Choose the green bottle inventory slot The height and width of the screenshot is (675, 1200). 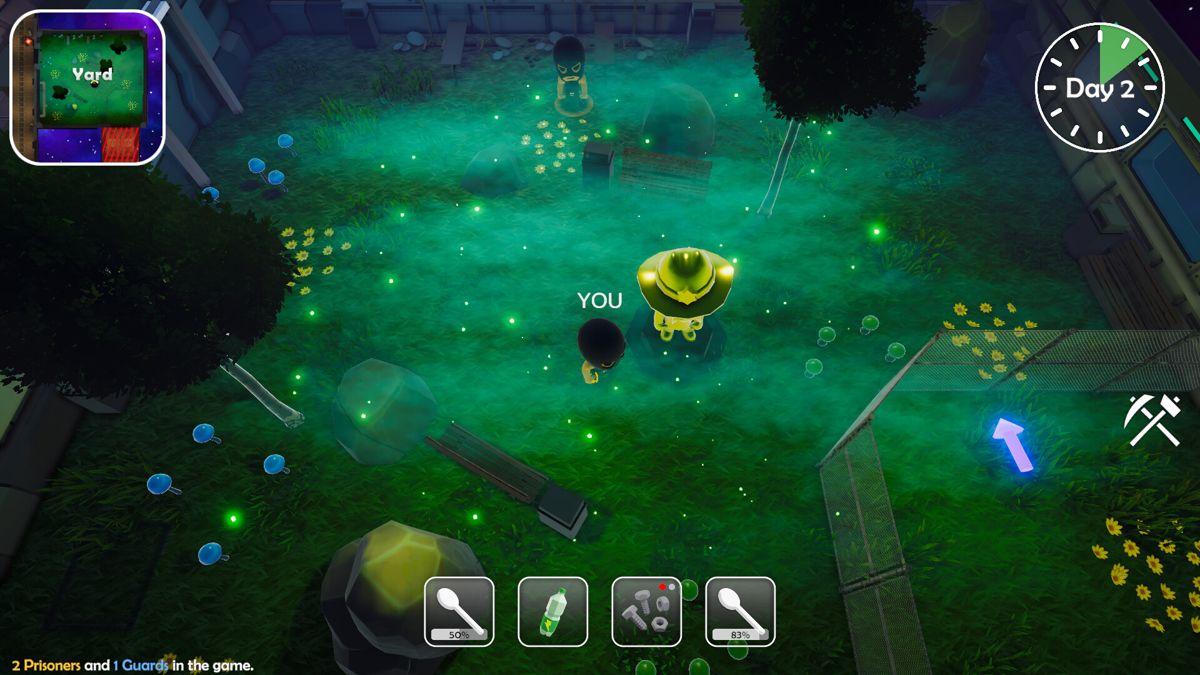553,611
